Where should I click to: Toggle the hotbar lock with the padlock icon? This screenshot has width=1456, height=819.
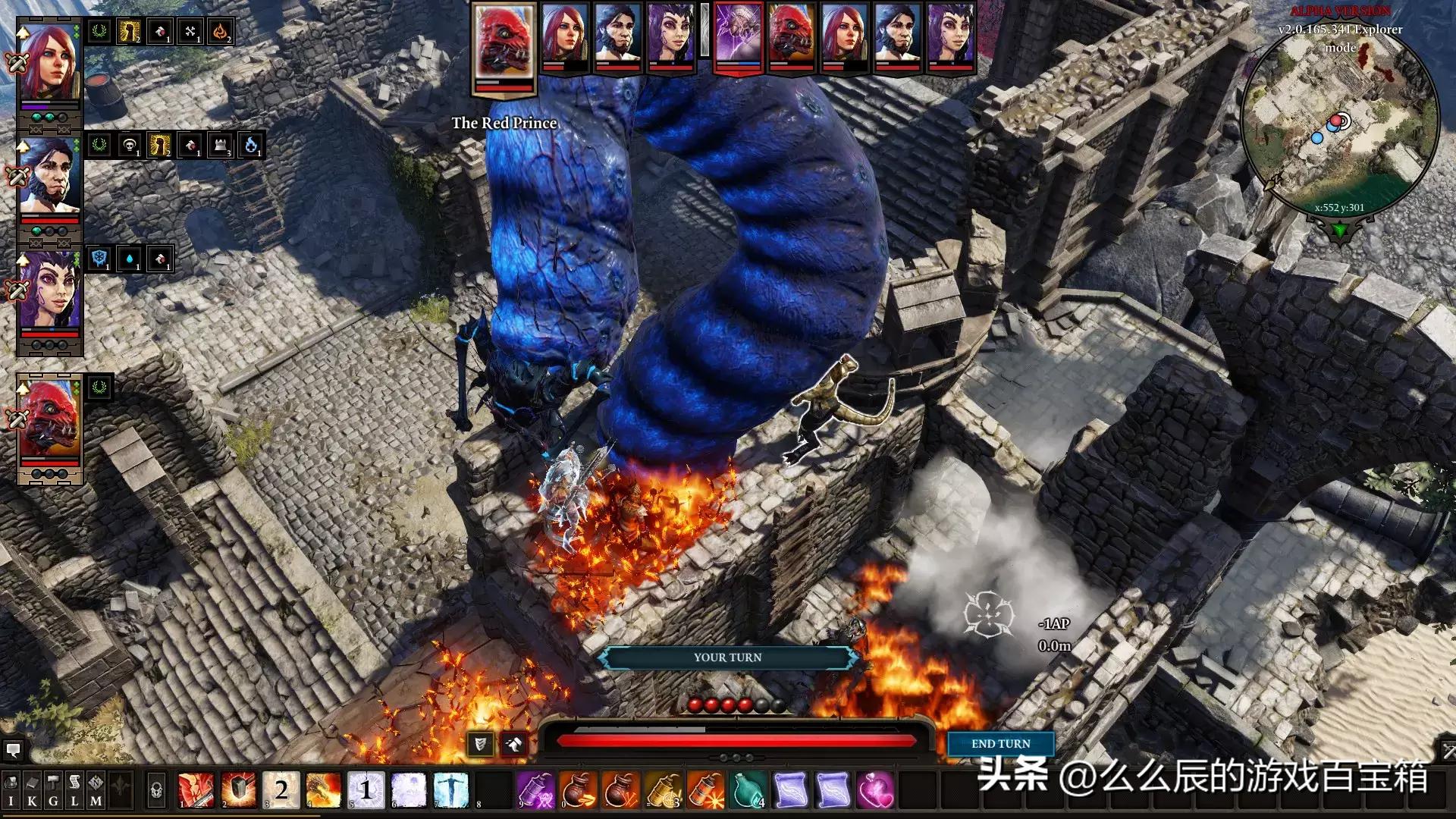point(156,789)
